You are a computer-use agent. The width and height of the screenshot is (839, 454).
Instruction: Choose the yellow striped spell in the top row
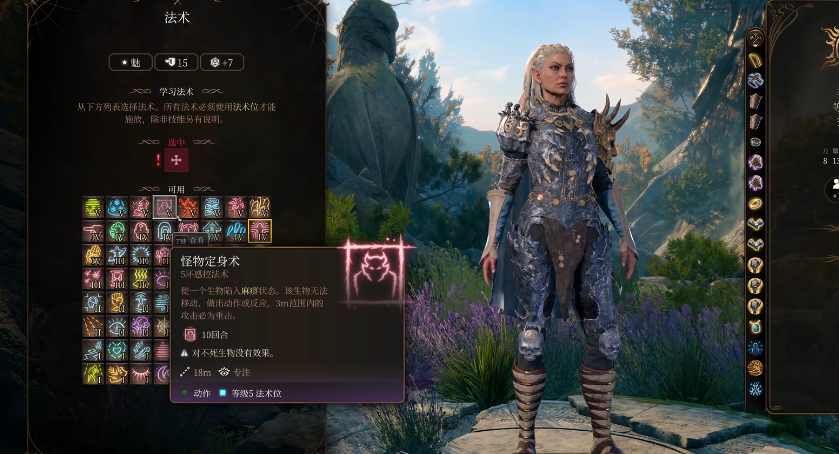click(93, 207)
